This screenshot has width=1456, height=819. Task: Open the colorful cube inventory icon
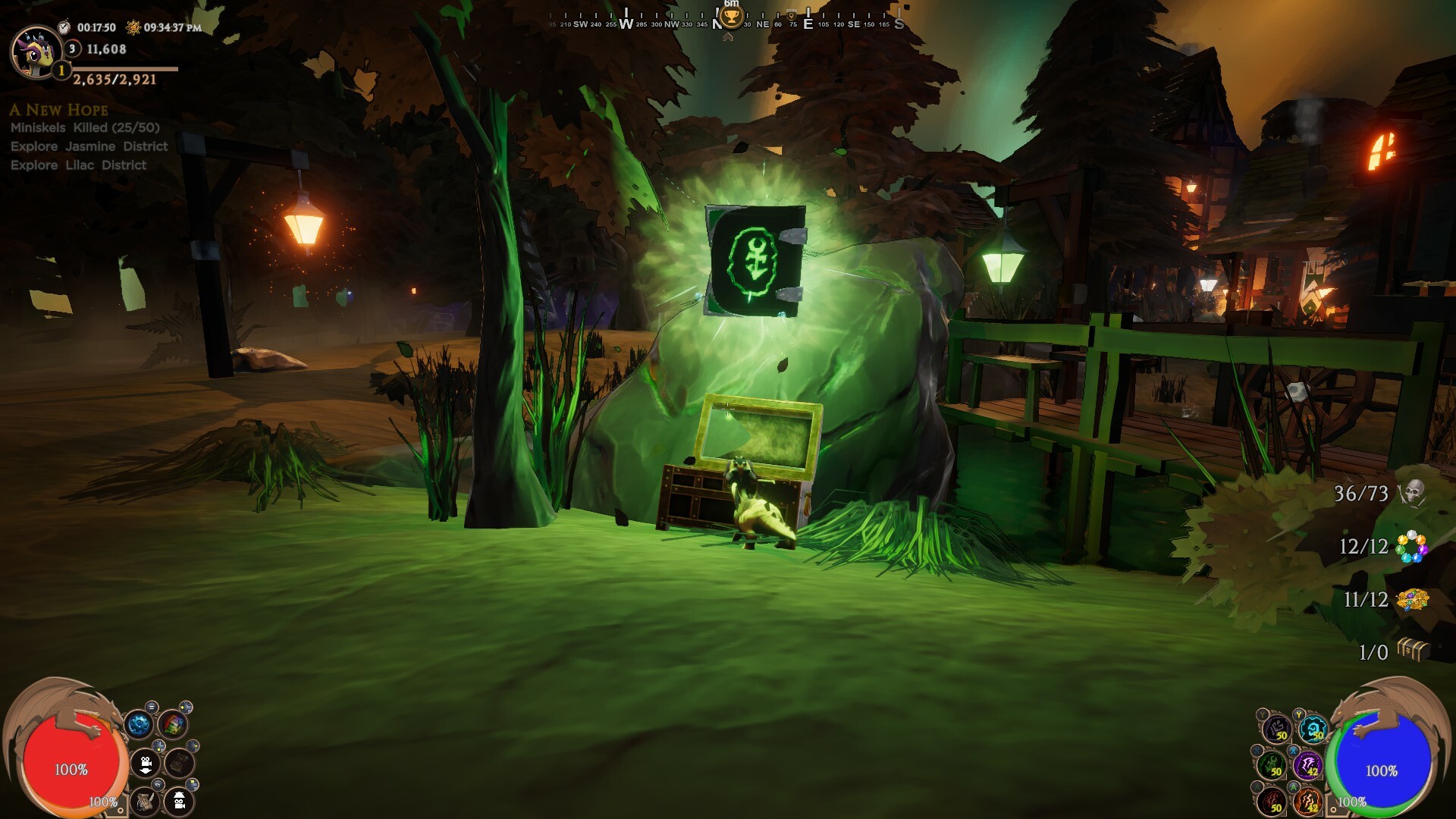pos(173,725)
